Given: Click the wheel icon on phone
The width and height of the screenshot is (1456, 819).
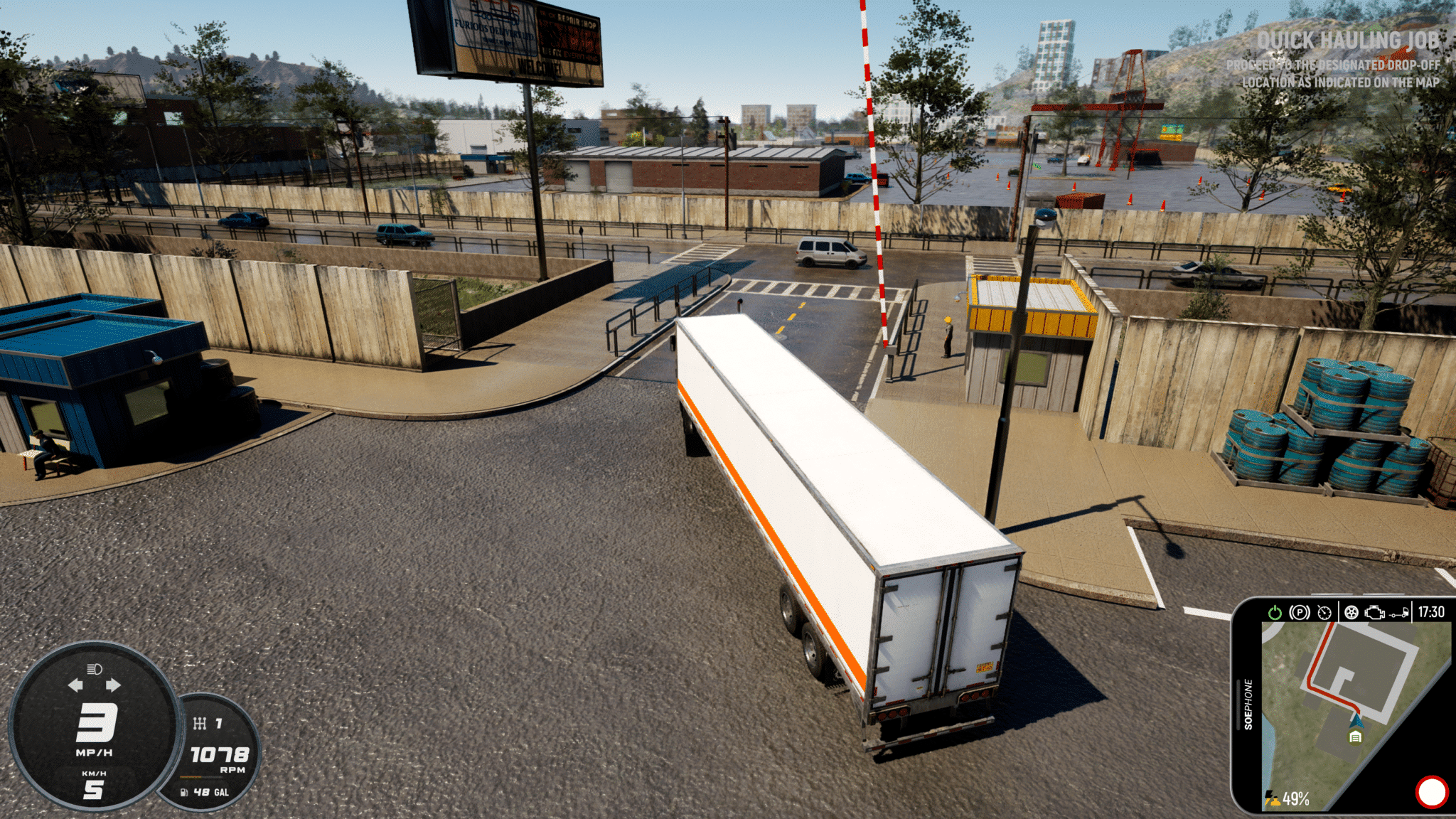Looking at the screenshot, I should pyautogui.click(x=1351, y=612).
